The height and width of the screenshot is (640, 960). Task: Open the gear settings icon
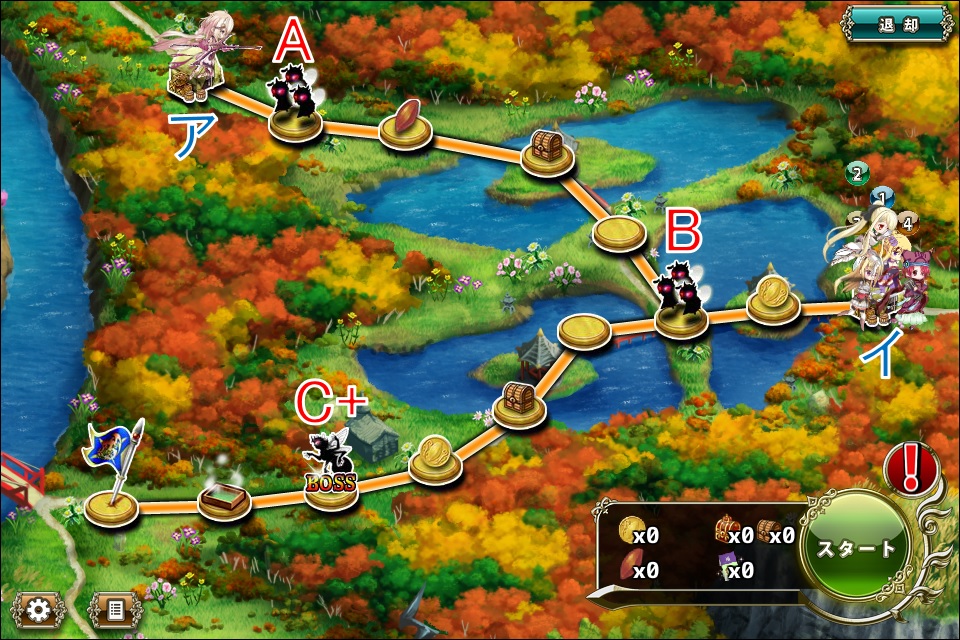[38, 608]
